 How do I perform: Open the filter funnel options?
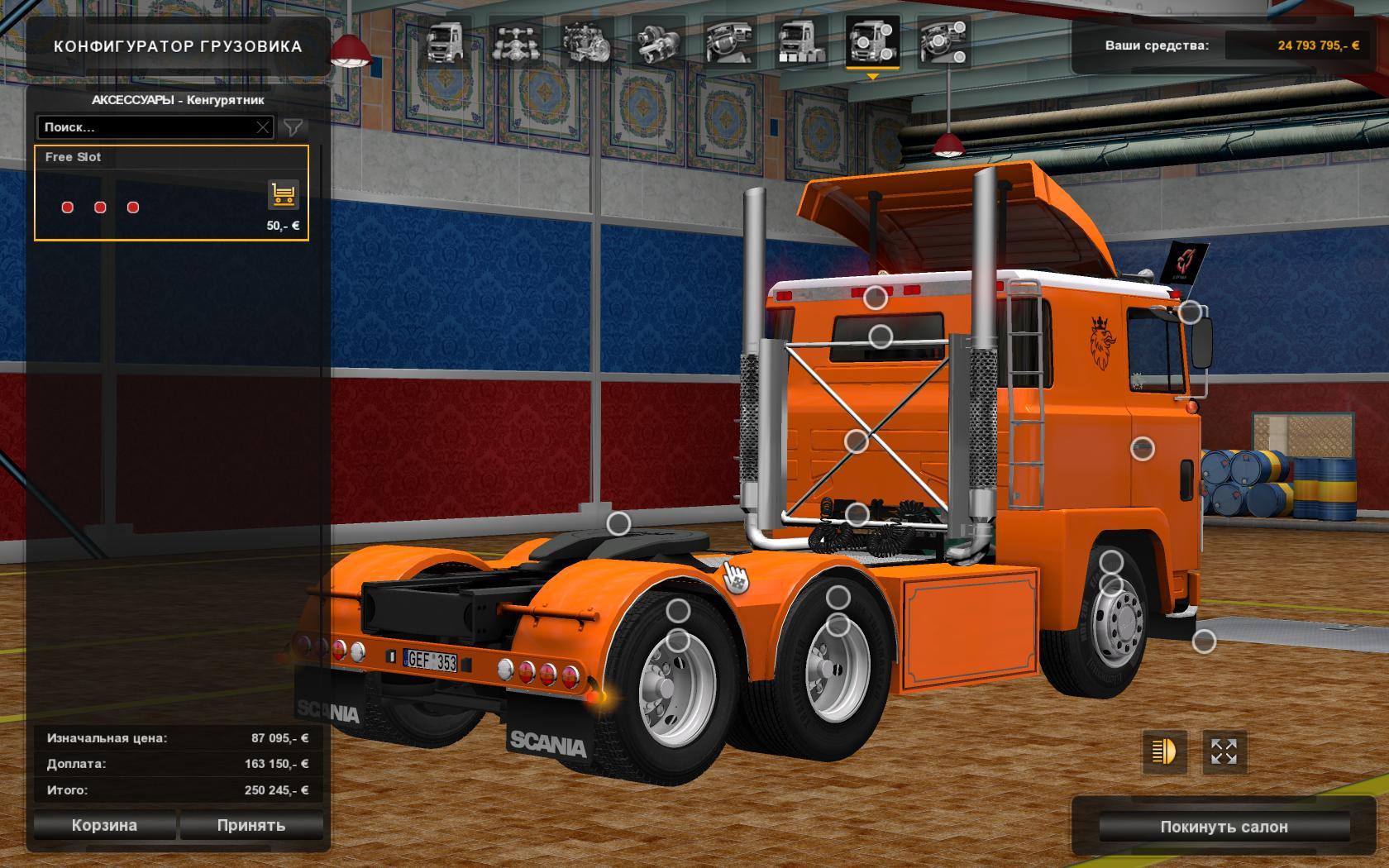(293, 127)
